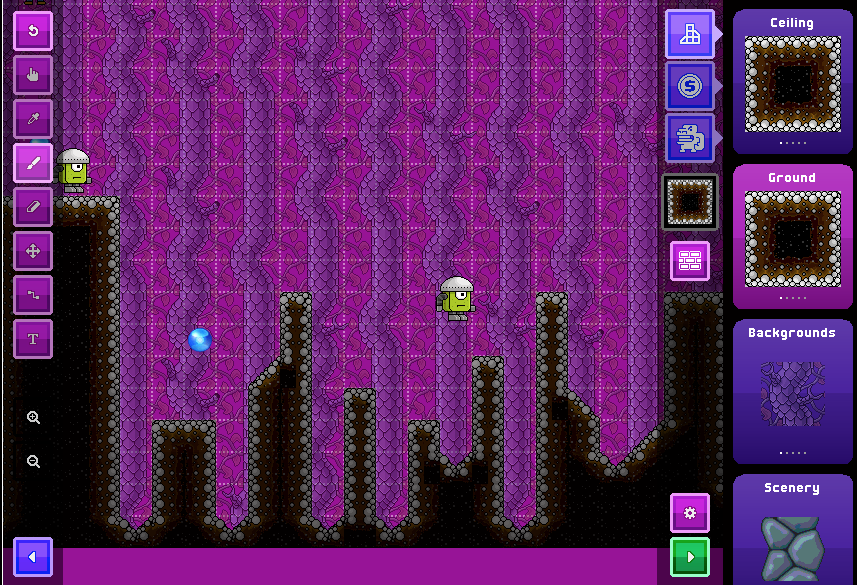857x585 pixels.
Task: Zoom out with the magnifier minus
Action: click(x=34, y=461)
